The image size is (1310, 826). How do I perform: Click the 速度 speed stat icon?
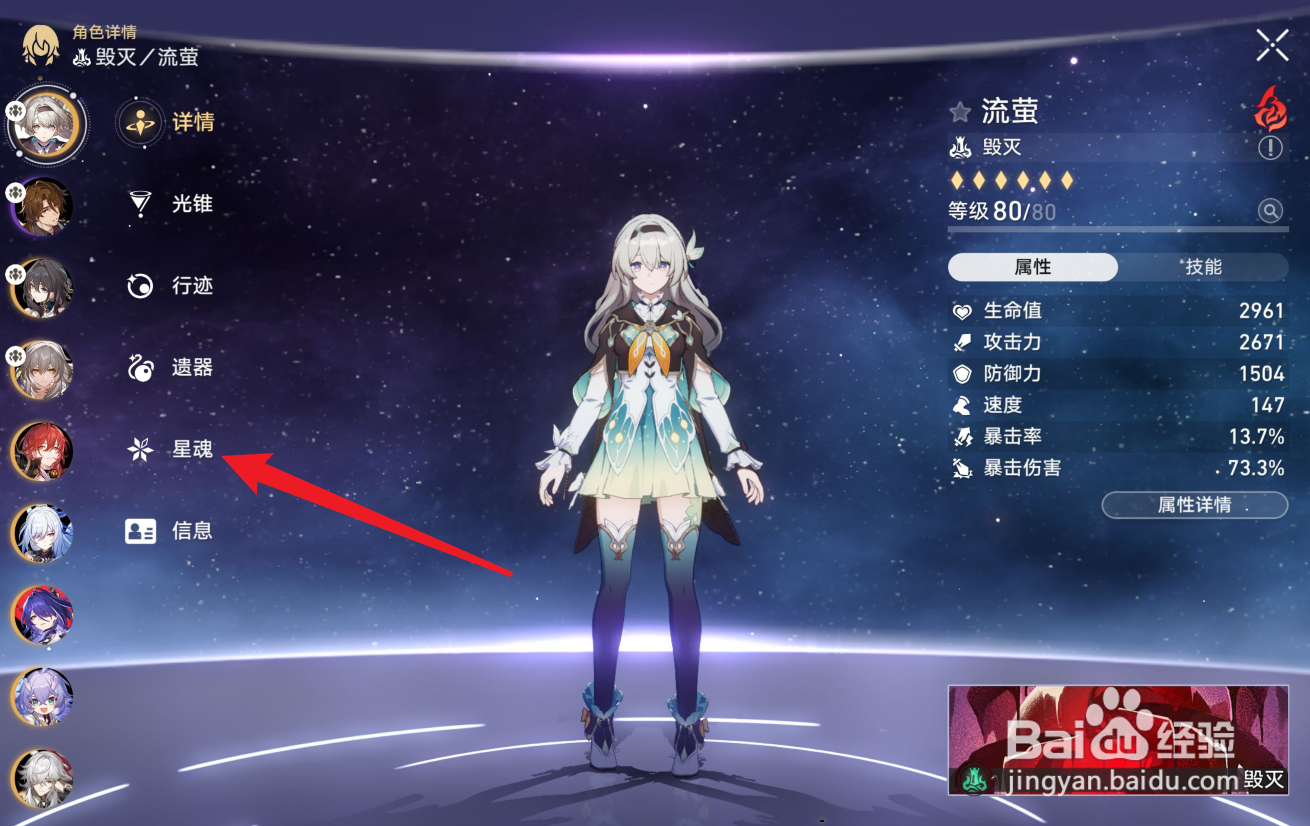[x=962, y=405]
